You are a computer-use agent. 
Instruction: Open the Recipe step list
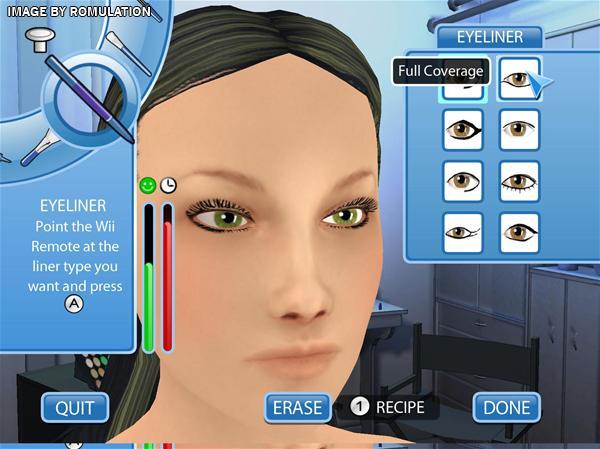389,407
